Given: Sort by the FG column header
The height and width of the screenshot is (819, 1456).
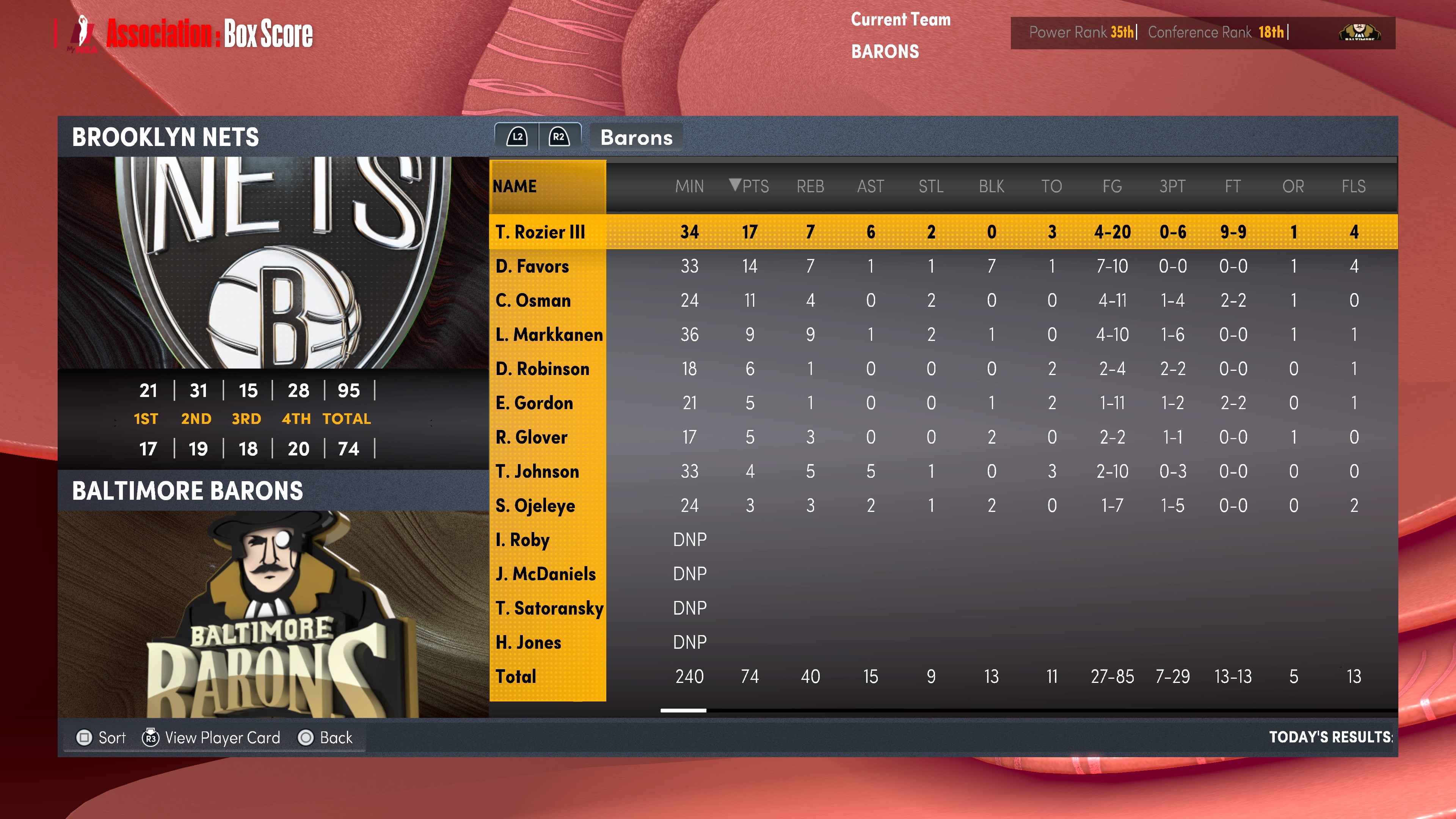Looking at the screenshot, I should tap(1112, 186).
